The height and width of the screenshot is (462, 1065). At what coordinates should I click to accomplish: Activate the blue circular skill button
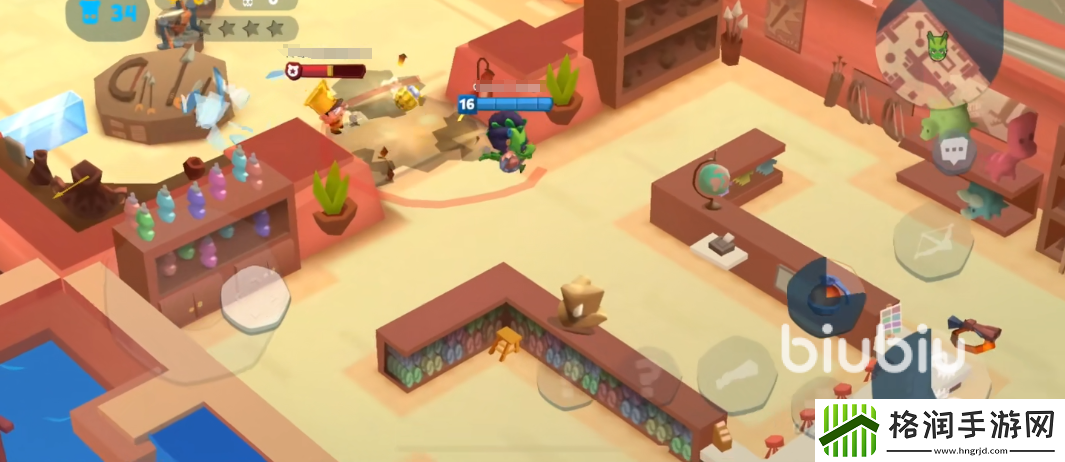tap(826, 294)
